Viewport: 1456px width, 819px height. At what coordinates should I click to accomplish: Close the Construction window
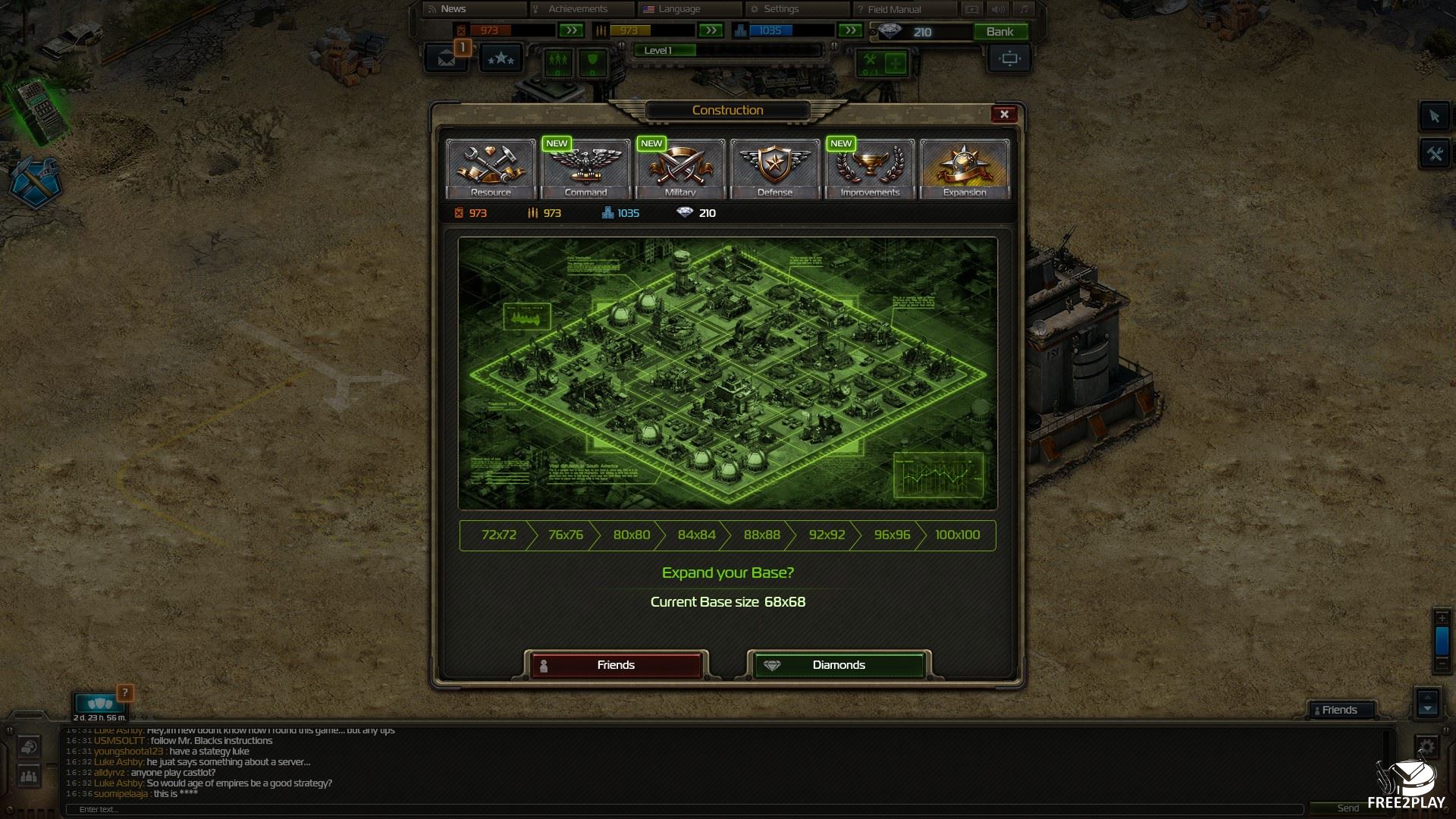pos(1004,114)
